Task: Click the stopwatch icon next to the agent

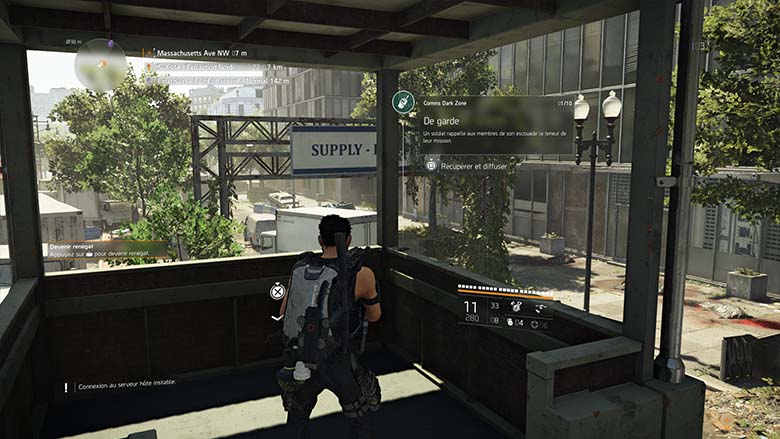Action: coord(278,291)
